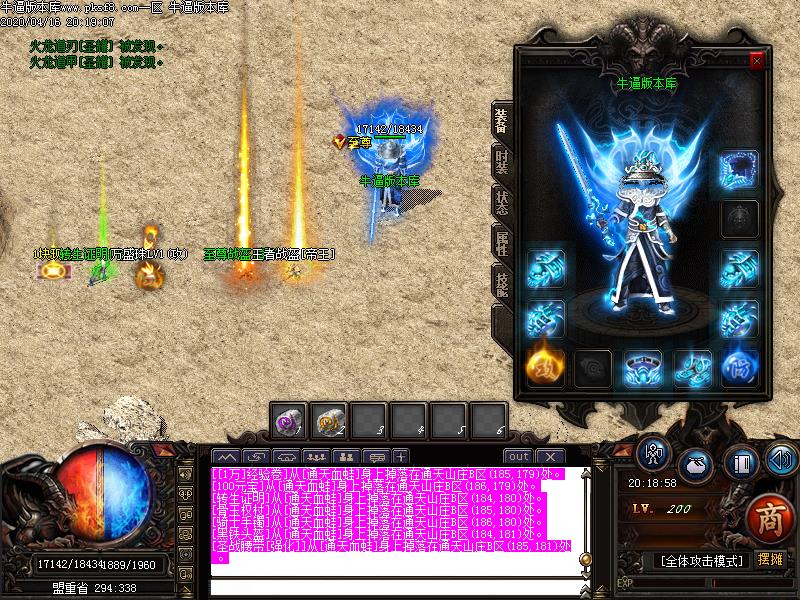Toggle sound with the speaker icon
The height and width of the screenshot is (600, 800).
pyautogui.click(x=780, y=461)
